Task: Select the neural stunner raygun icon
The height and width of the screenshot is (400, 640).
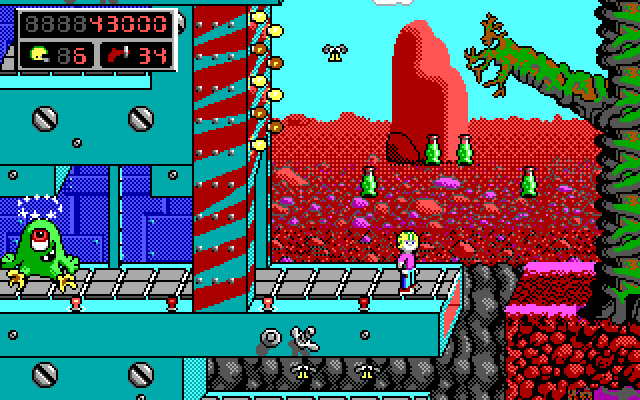Action: click(x=117, y=54)
